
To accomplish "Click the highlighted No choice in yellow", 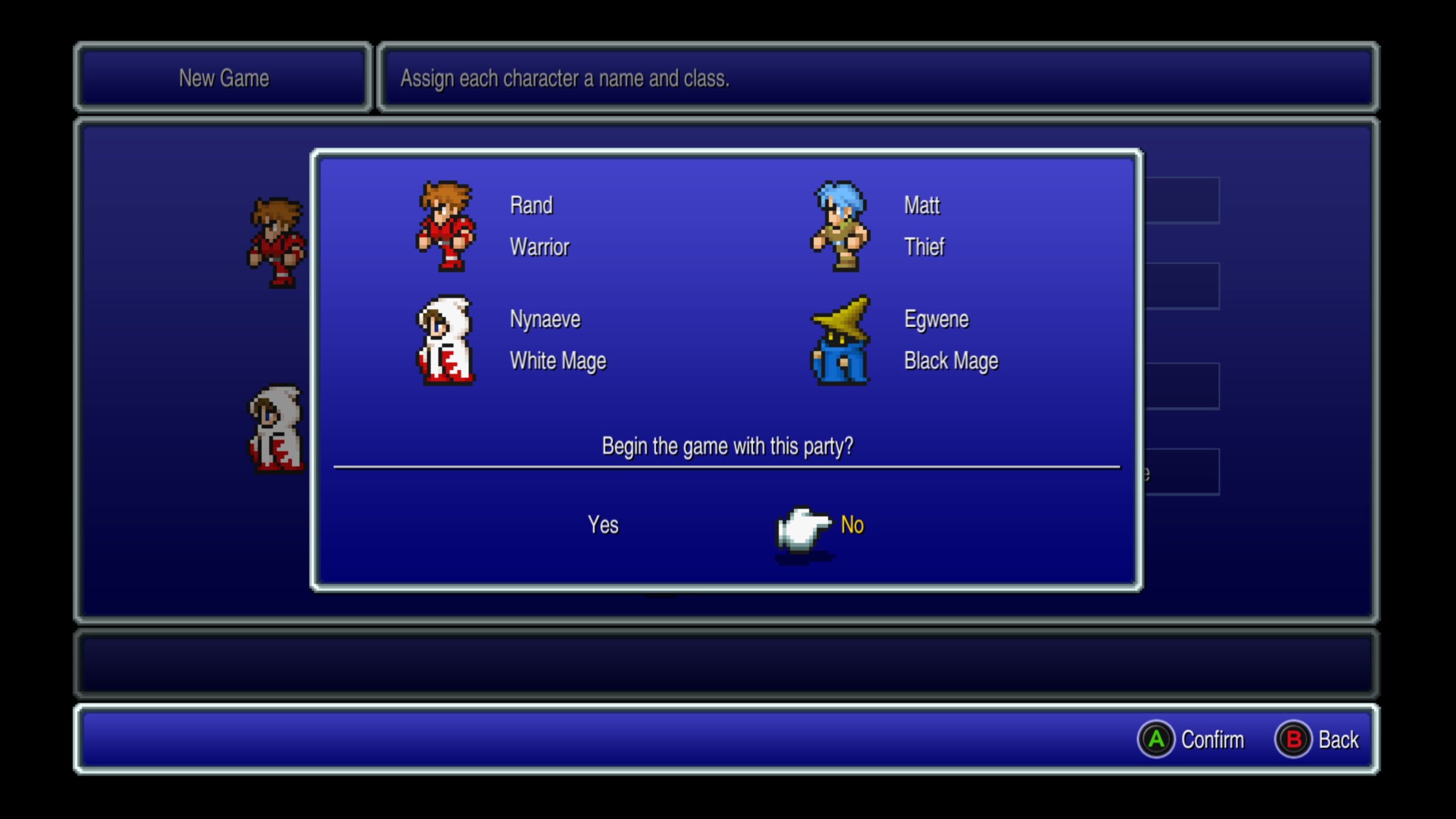I will 851,524.
